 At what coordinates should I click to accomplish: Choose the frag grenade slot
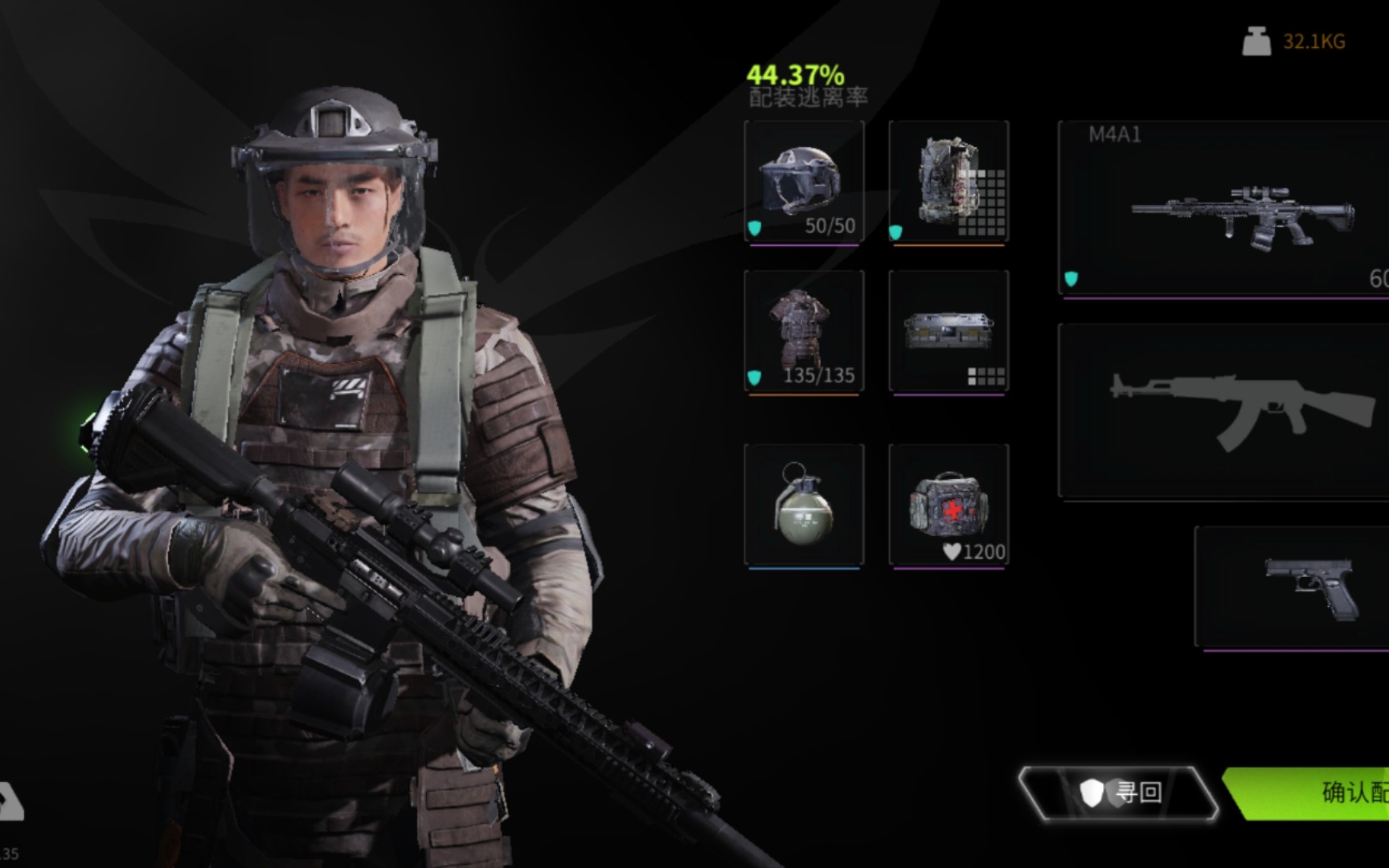(804, 505)
